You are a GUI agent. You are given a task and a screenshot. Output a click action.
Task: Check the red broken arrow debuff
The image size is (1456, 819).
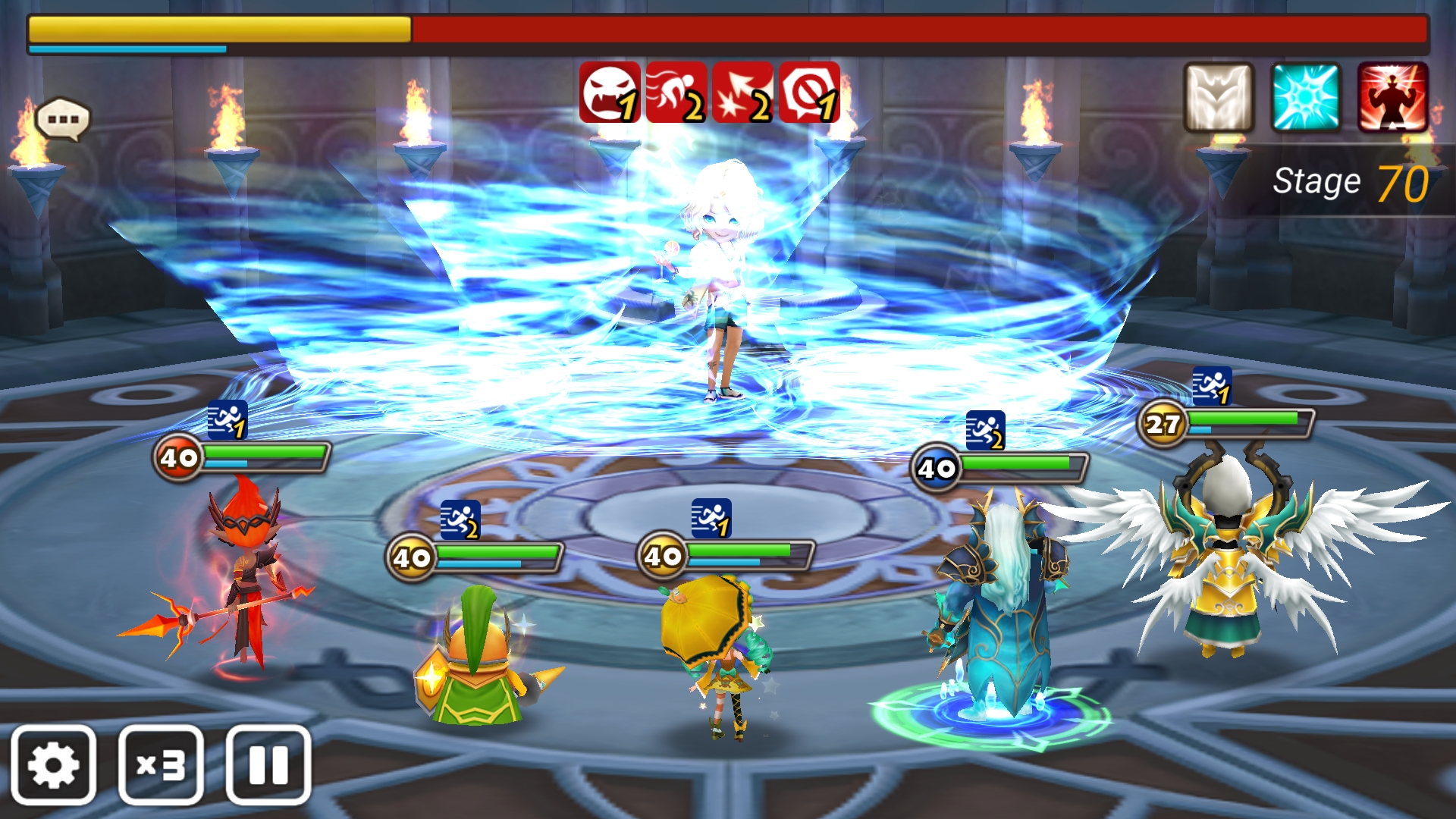(x=742, y=93)
